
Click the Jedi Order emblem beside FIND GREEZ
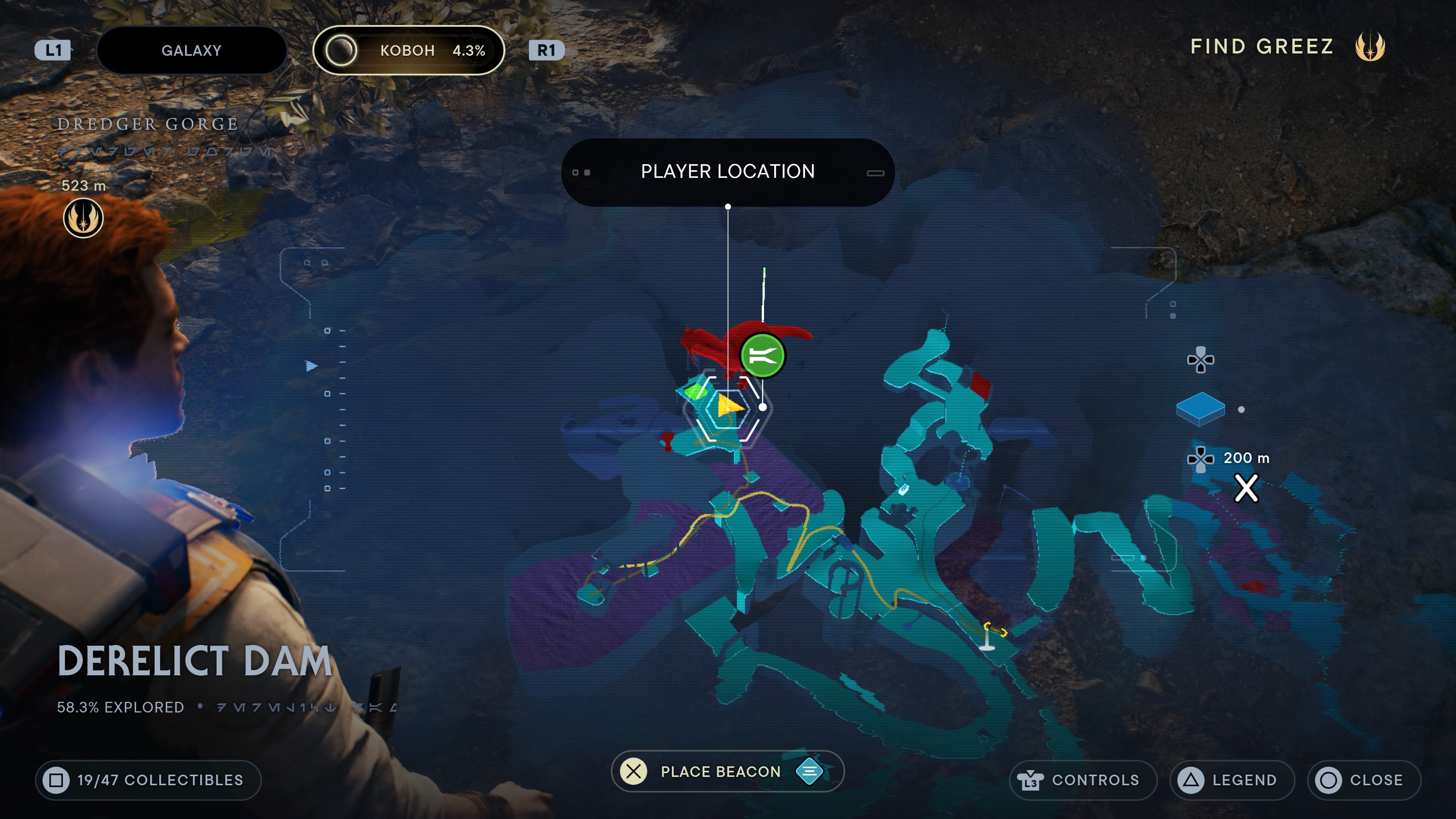[1370, 48]
